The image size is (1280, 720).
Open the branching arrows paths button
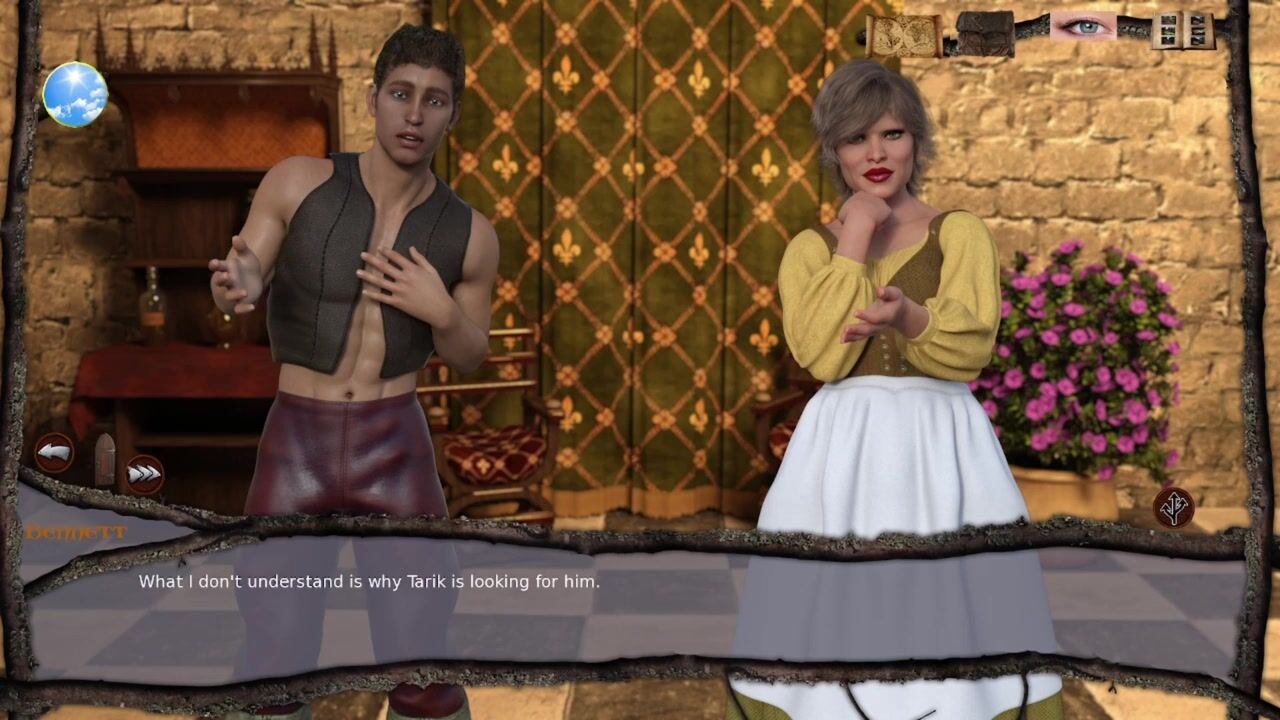pos(1173,507)
